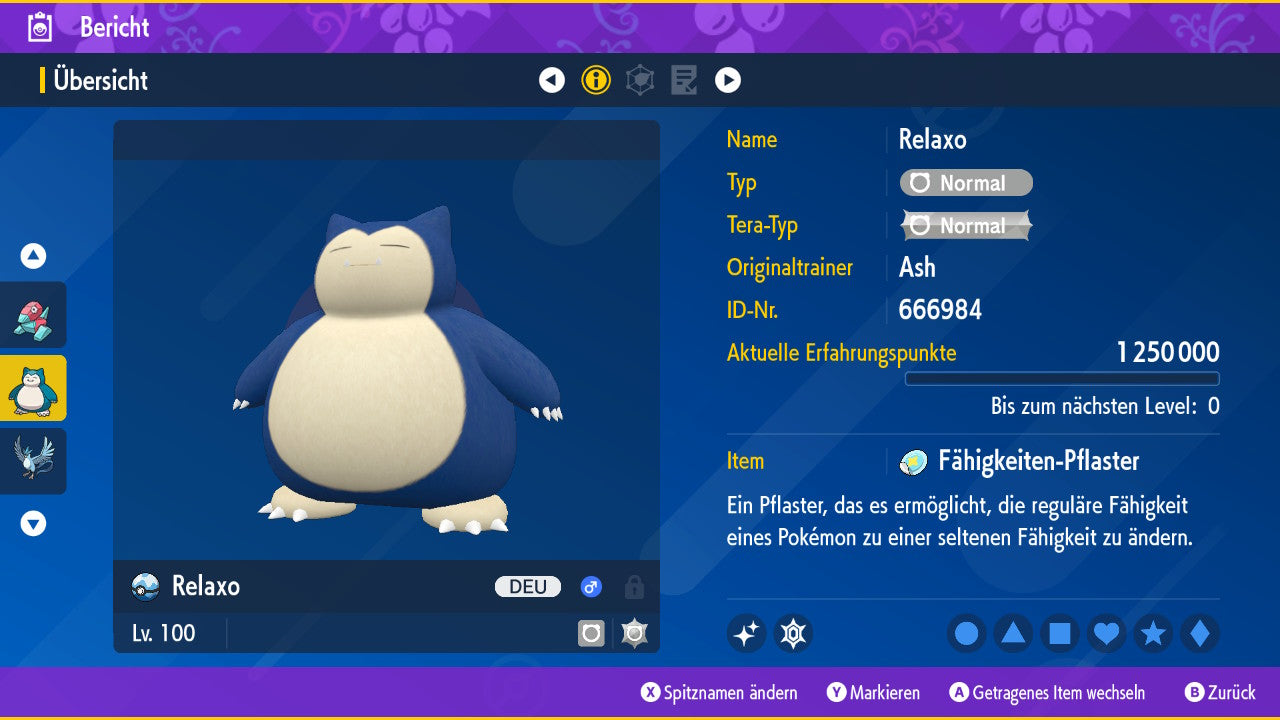Choose Spitznamen ändern at the bottom
The width and height of the screenshot is (1280, 720).
coord(719,693)
